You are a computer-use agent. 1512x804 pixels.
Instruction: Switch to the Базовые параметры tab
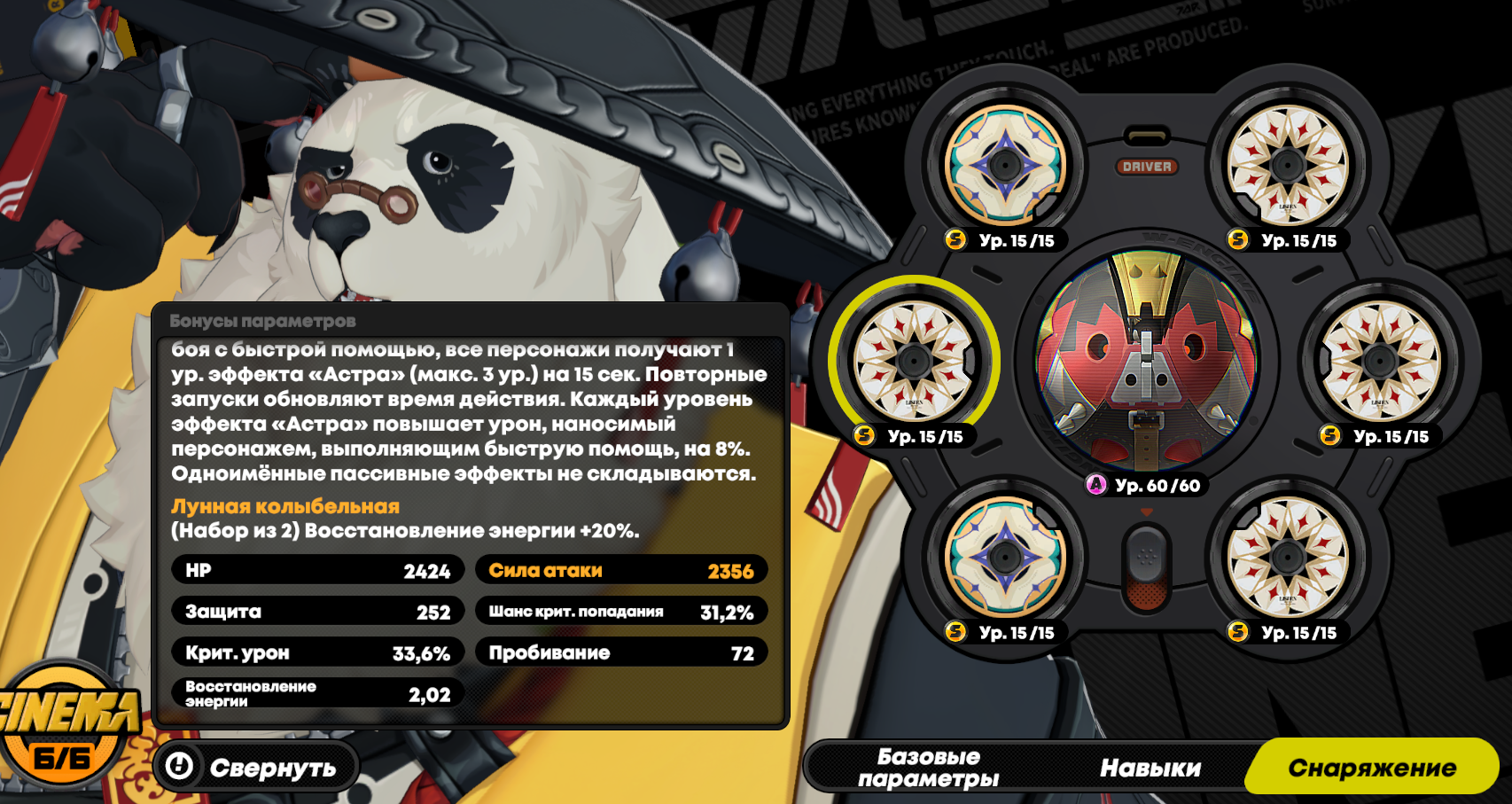928,768
